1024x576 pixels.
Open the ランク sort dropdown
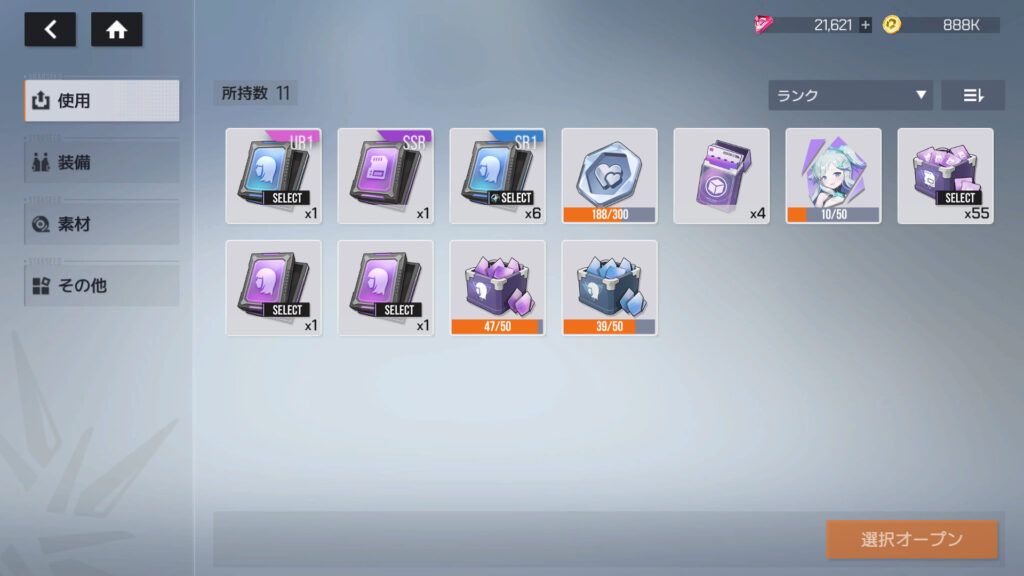coord(850,95)
